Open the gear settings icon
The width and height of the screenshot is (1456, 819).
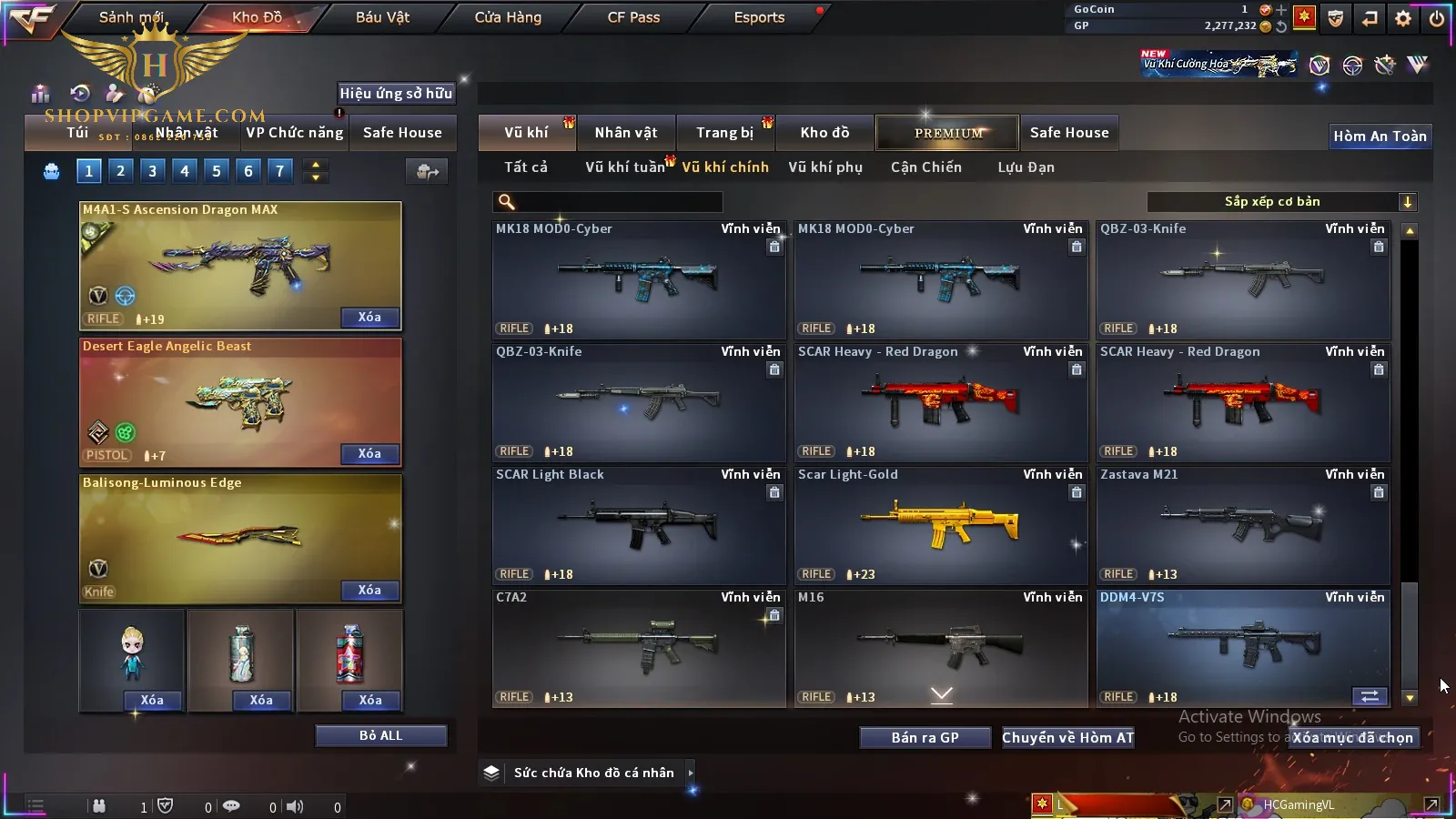1403,18
